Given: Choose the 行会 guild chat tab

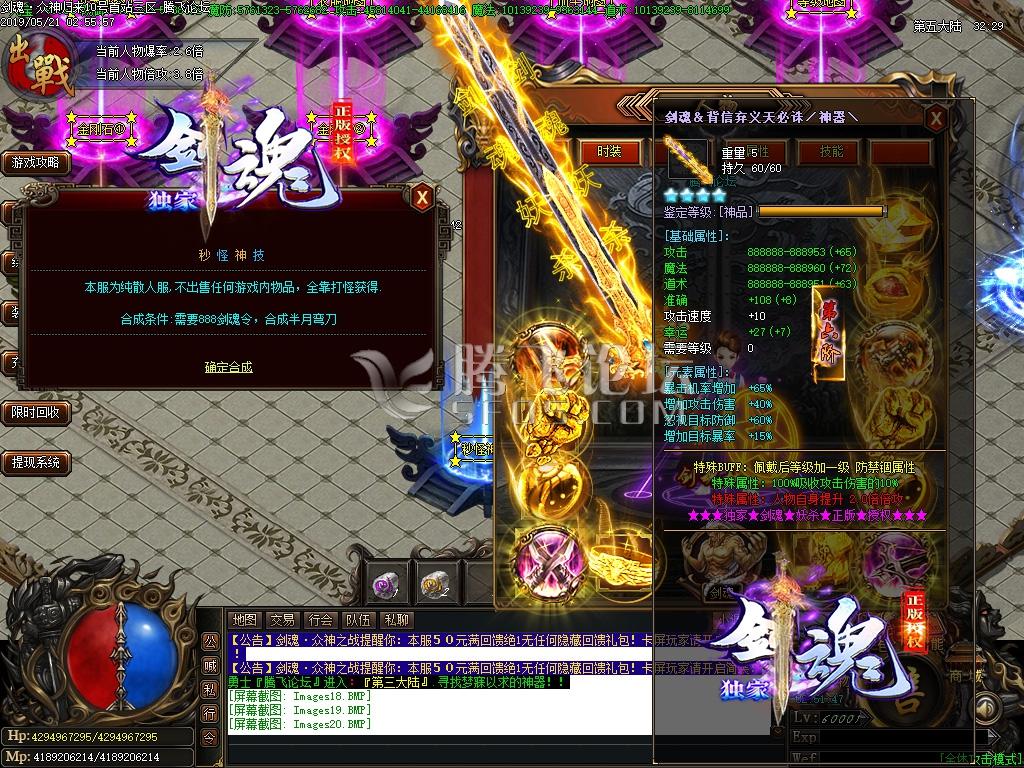Looking at the screenshot, I should [x=320, y=620].
